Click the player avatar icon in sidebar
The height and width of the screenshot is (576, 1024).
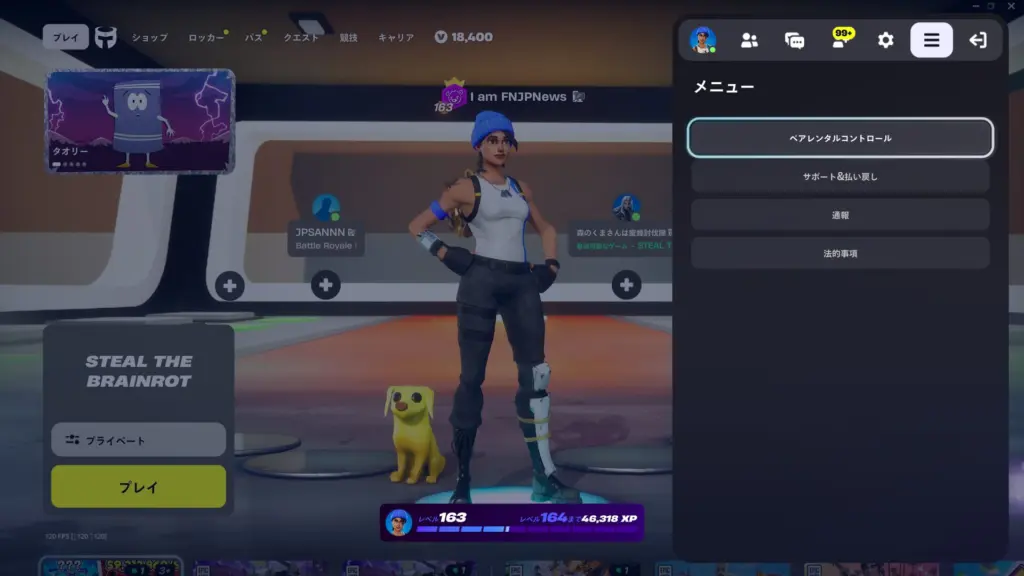(x=703, y=40)
